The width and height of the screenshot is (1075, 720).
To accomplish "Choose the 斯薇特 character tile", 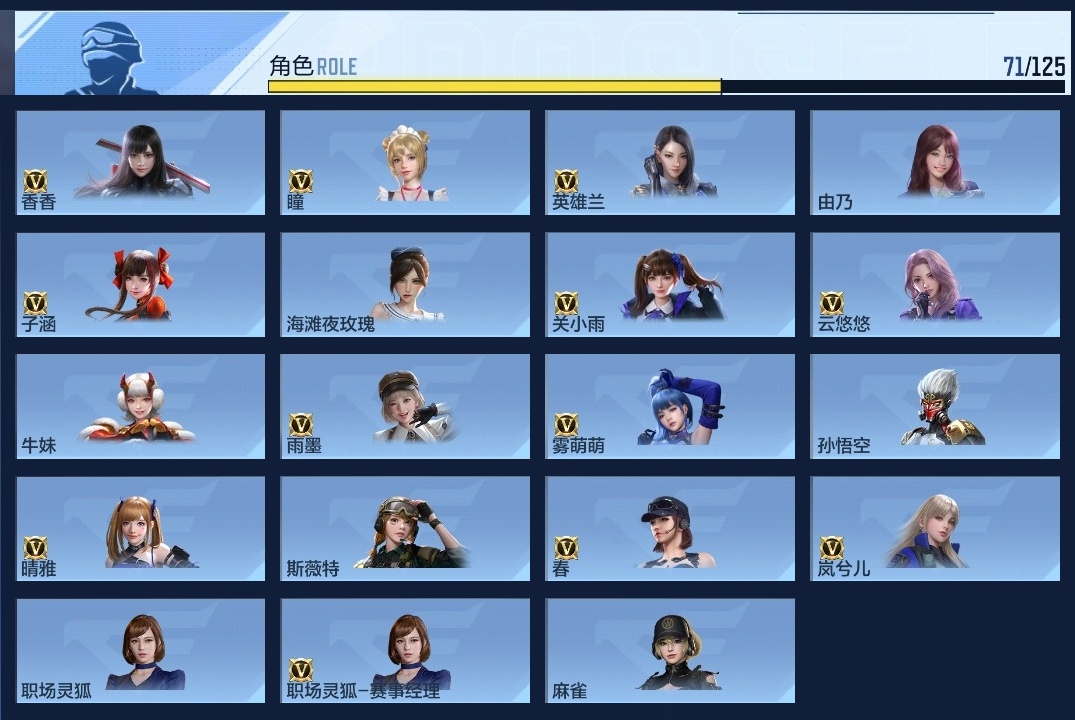I will point(405,529).
